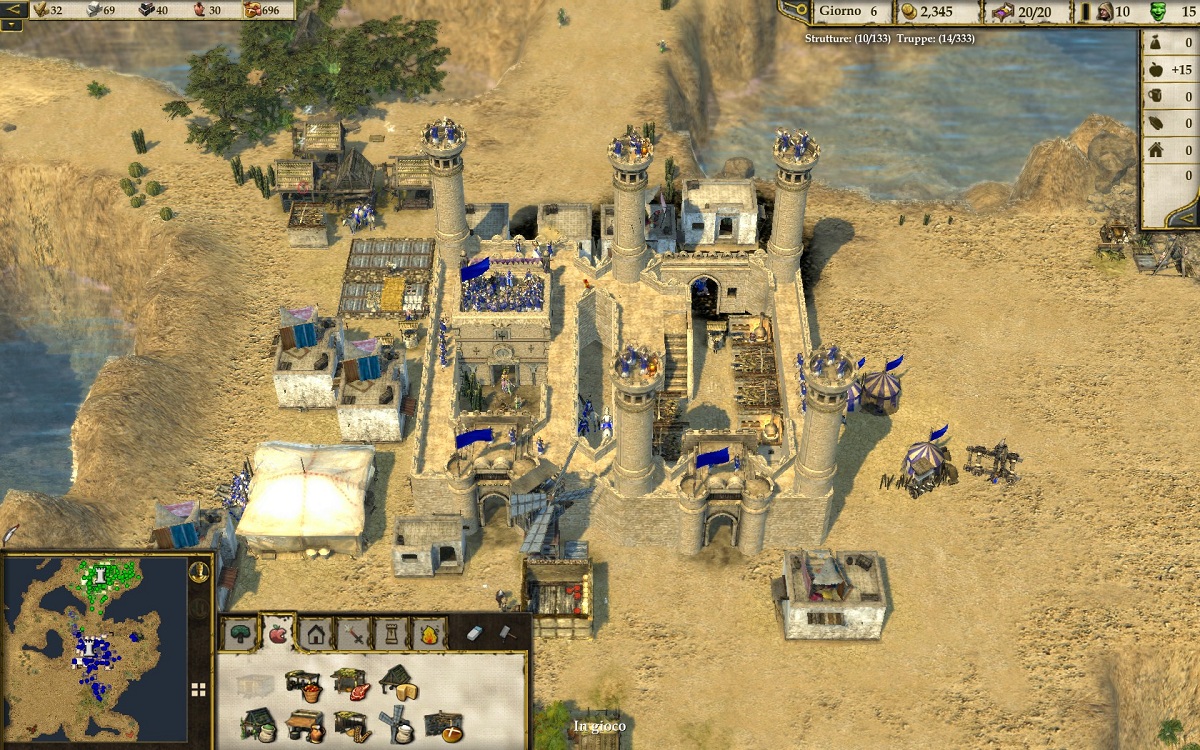The image size is (1200, 750).
Task: Pick the meat-producing farm building
Action: [349, 684]
